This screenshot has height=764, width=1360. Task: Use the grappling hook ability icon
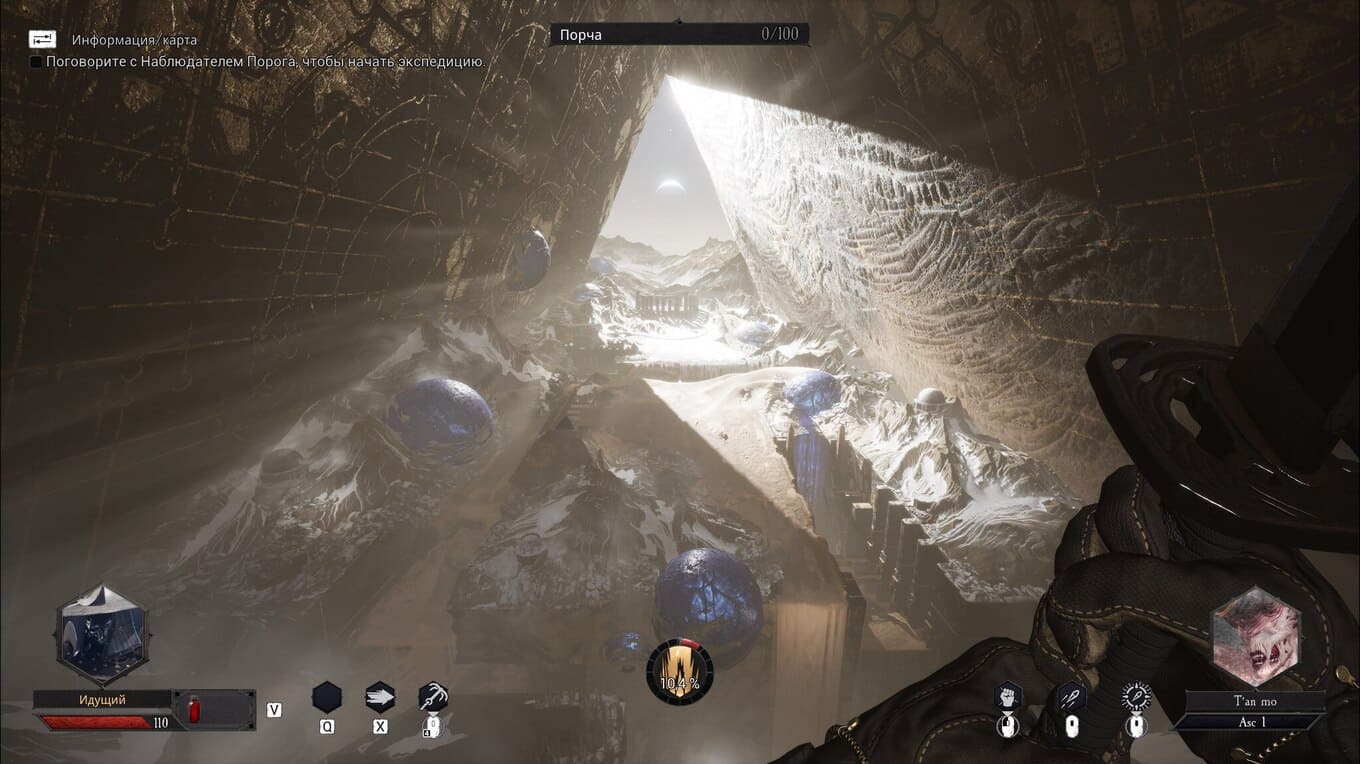[x=433, y=696]
